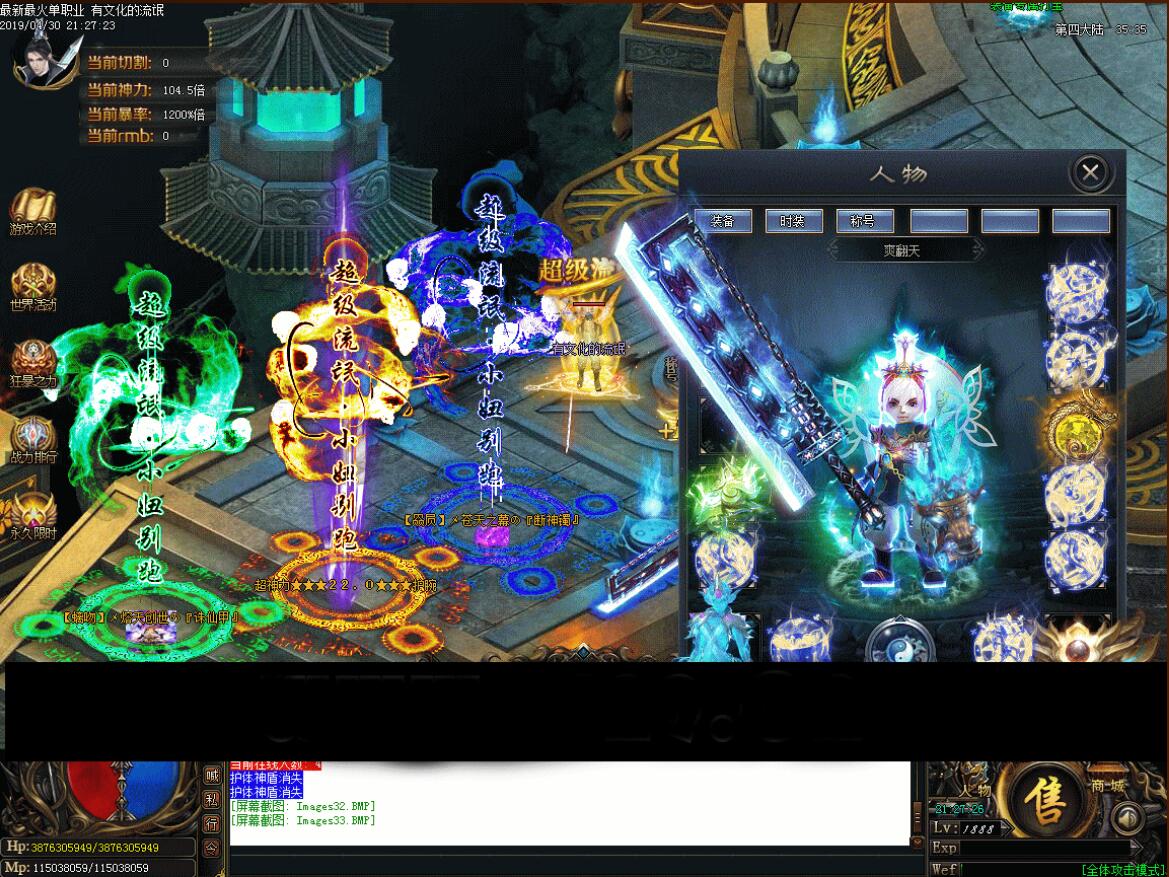Open 世界活动 world events
This screenshot has height=877, width=1169.
[x=33, y=287]
